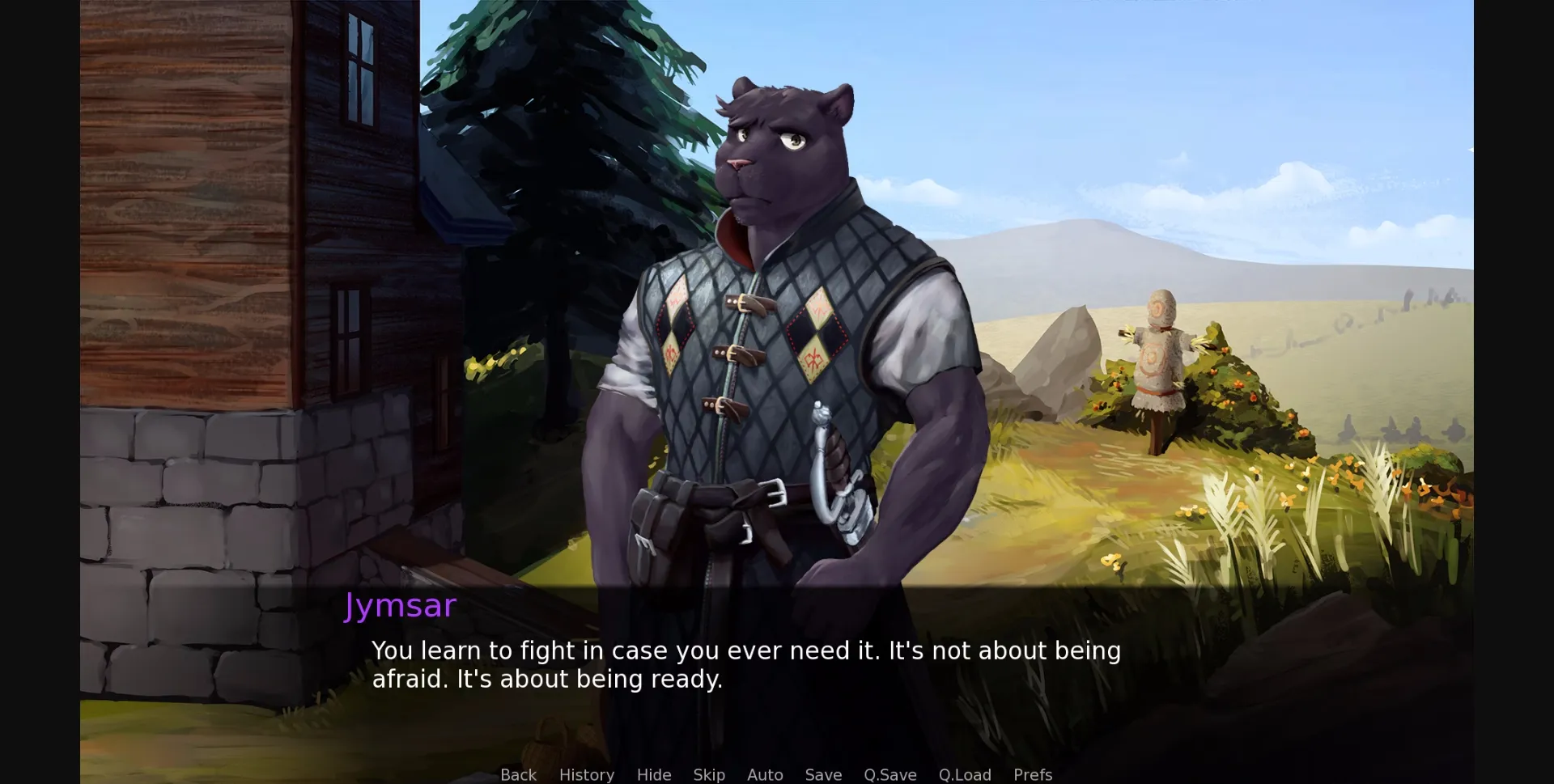
Task: Toggle Auto-advance reading mode
Action: coord(765,774)
